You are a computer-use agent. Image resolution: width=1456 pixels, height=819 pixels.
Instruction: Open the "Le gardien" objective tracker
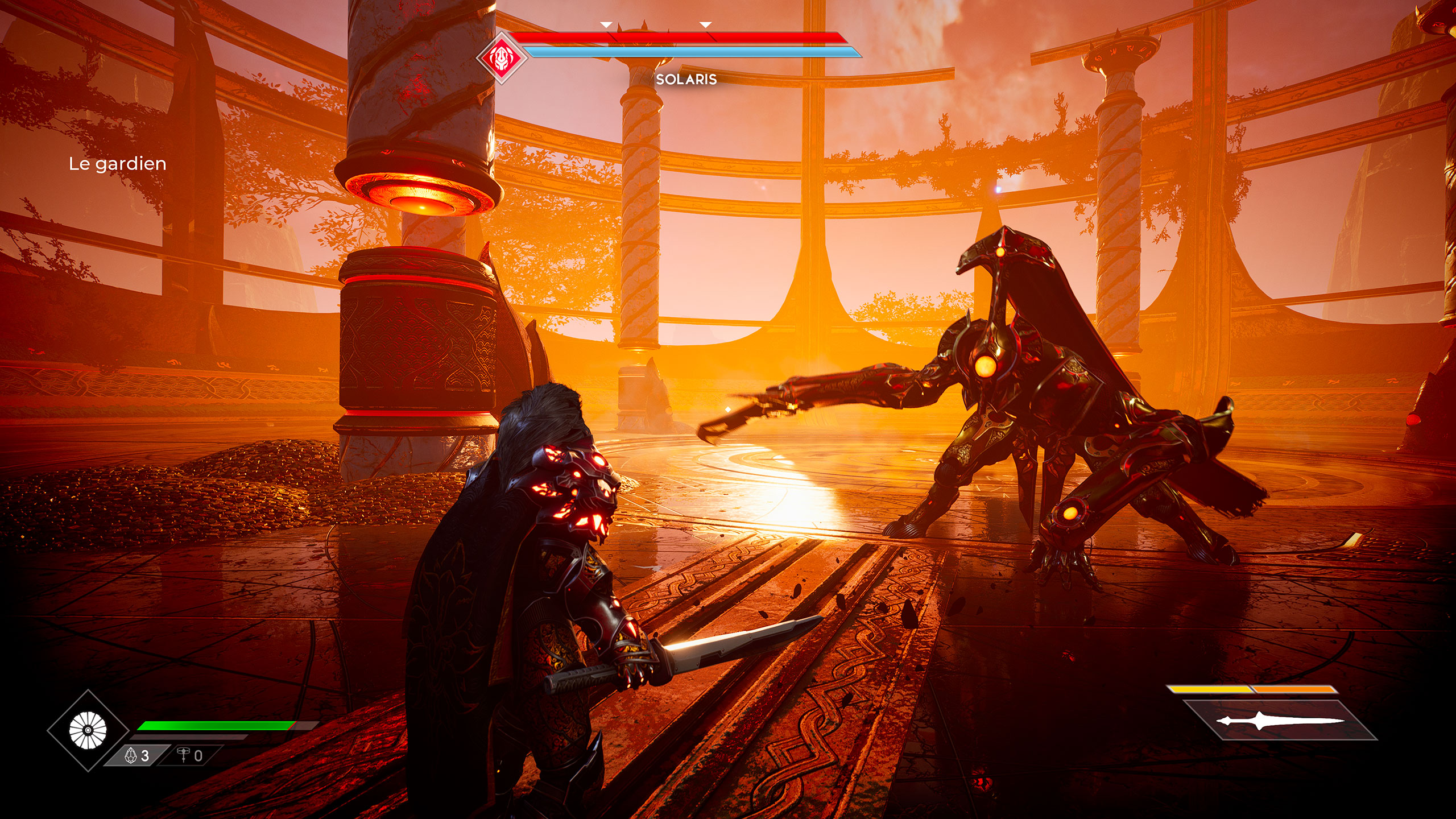click(x=118, y=164)
